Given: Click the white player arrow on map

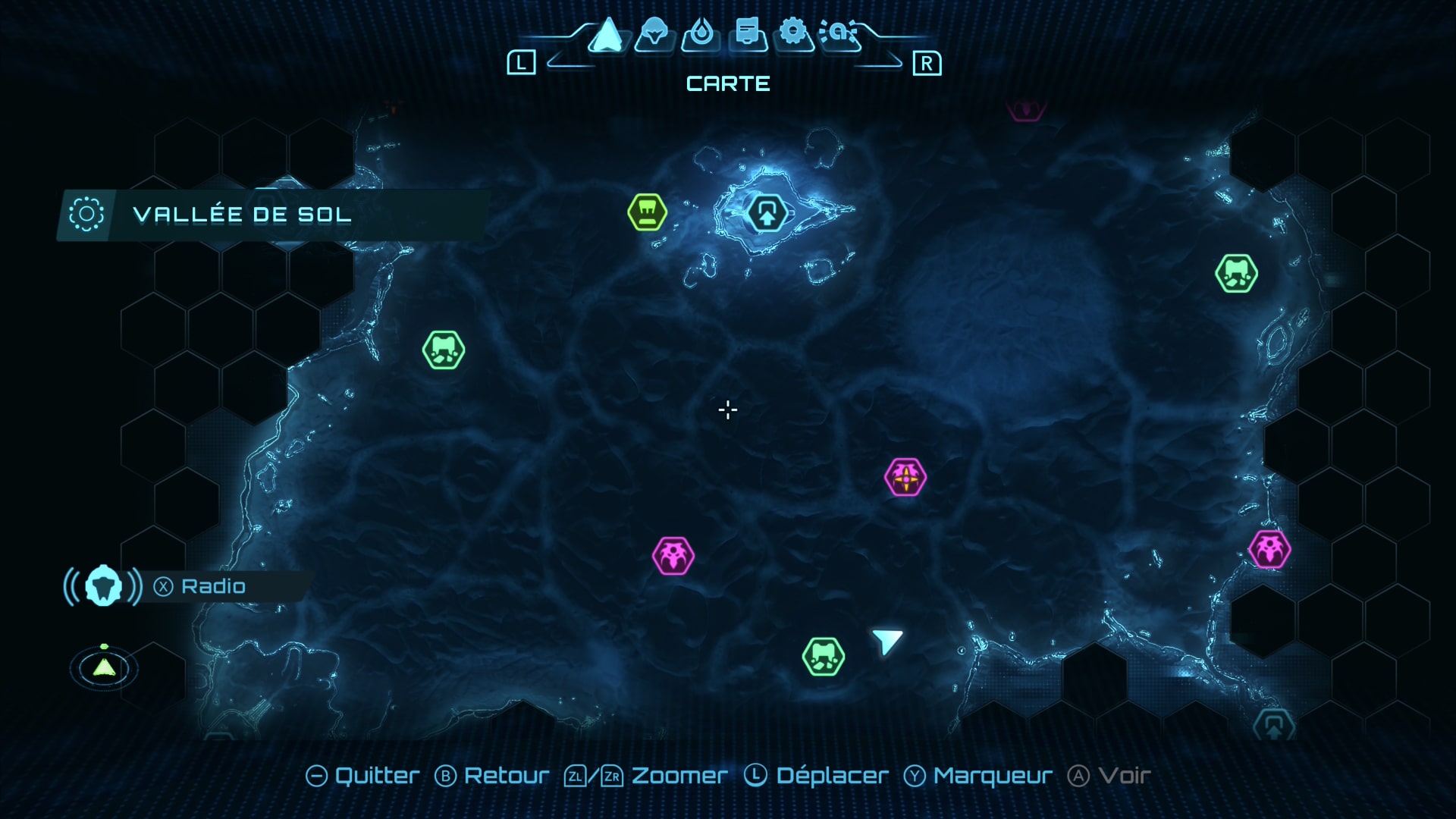Looking at the screenshot, I should (x=886, y=641).
